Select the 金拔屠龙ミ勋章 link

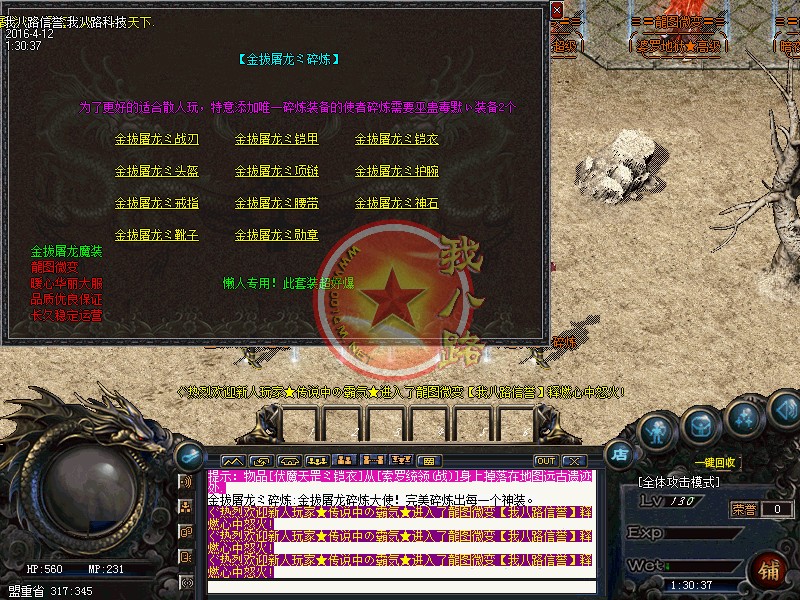click(277, 235)
